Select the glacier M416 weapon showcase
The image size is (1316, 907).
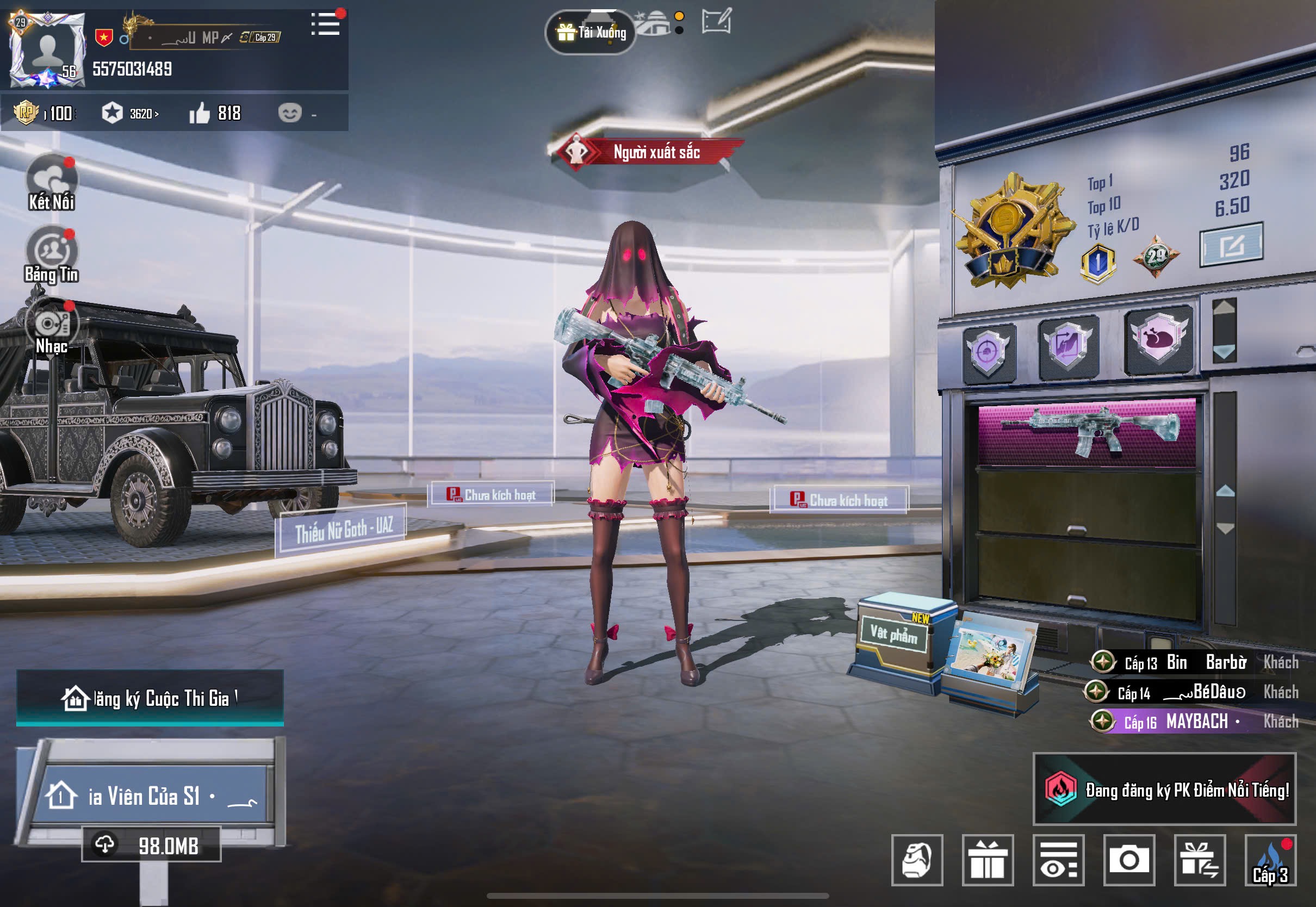pos(1088,433)
